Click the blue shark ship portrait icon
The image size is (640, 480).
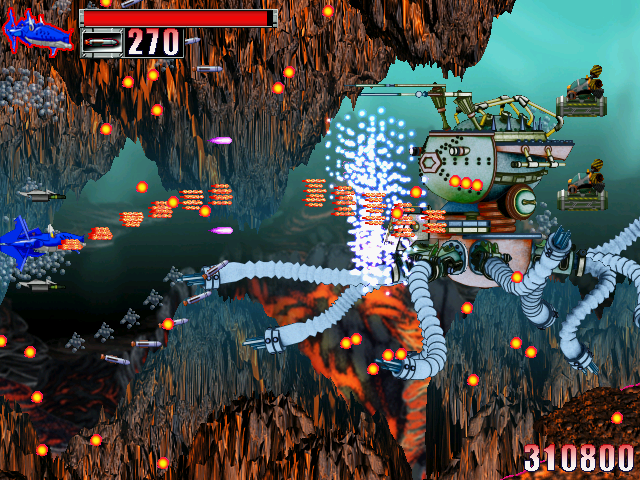[38, 32]
